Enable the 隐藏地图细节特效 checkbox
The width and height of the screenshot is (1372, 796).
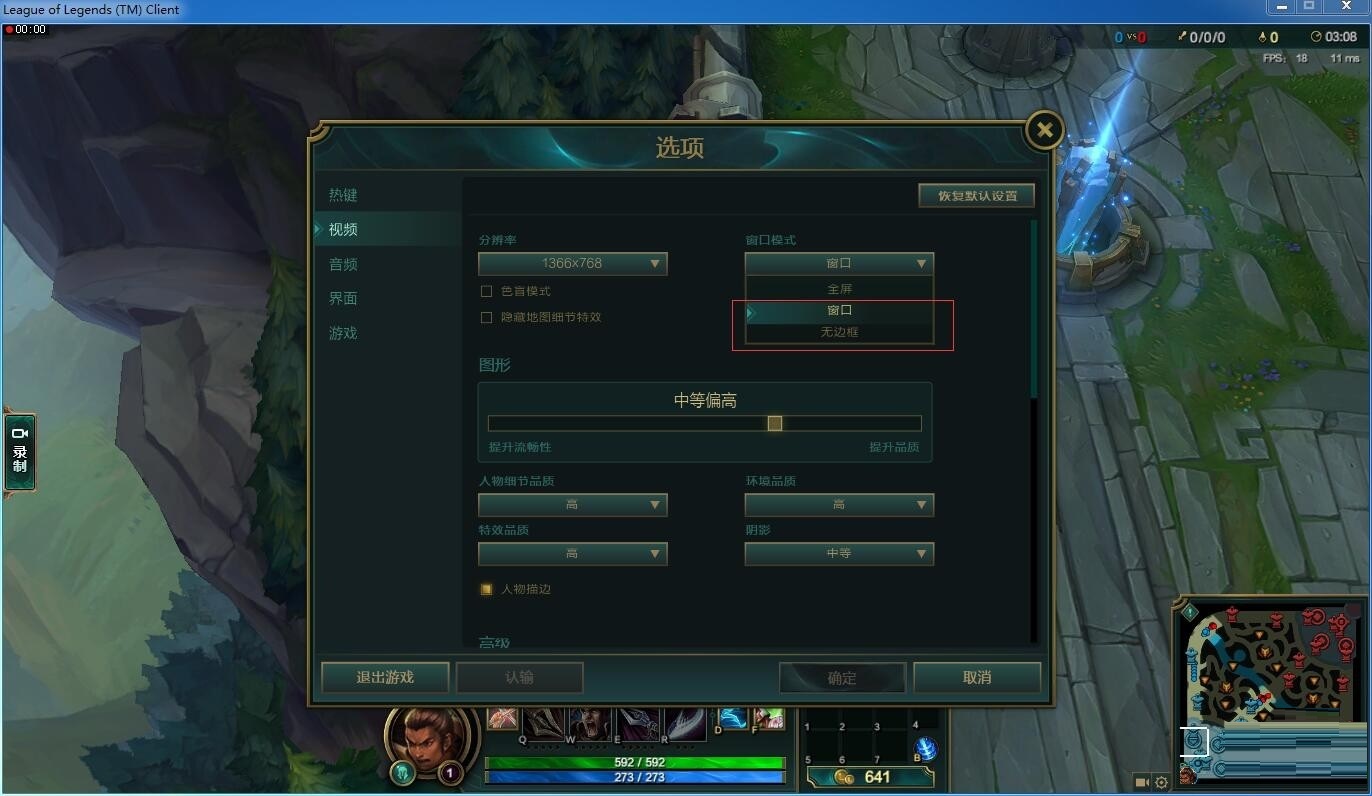(x=486, y=317)
